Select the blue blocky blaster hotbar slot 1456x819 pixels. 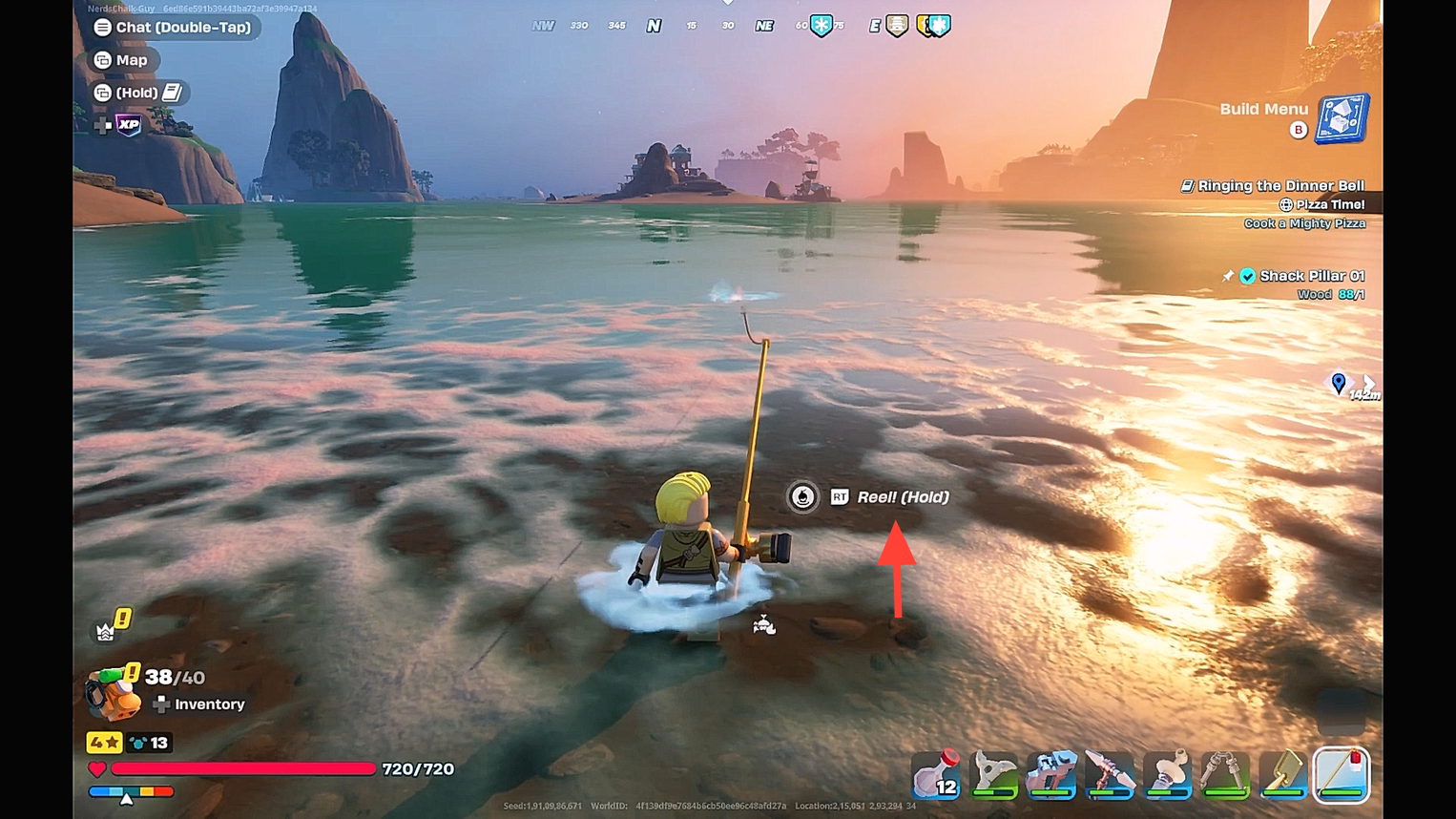1051,774
